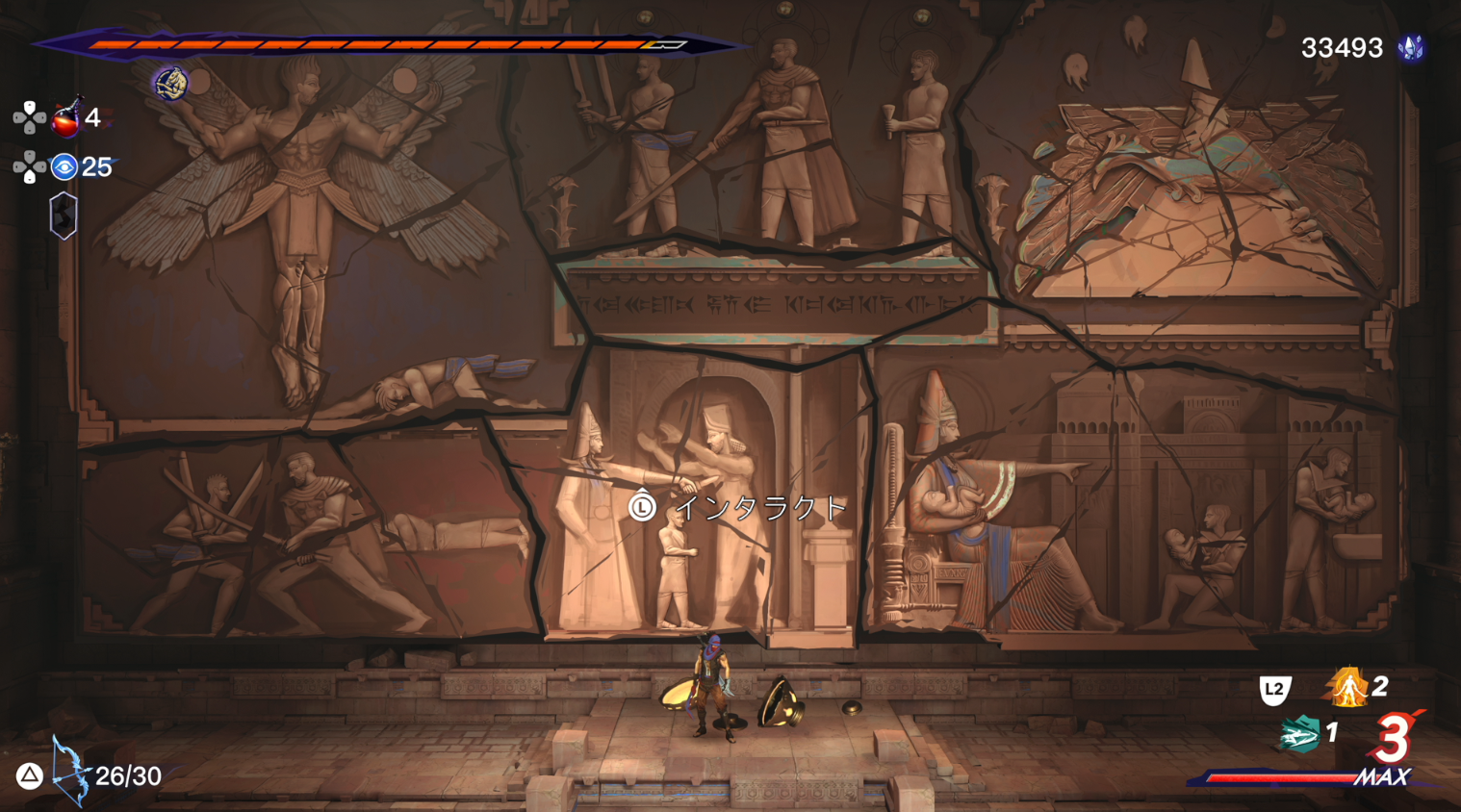
Task: Click the time crystal currency icon
Action: click(1411, 48)
